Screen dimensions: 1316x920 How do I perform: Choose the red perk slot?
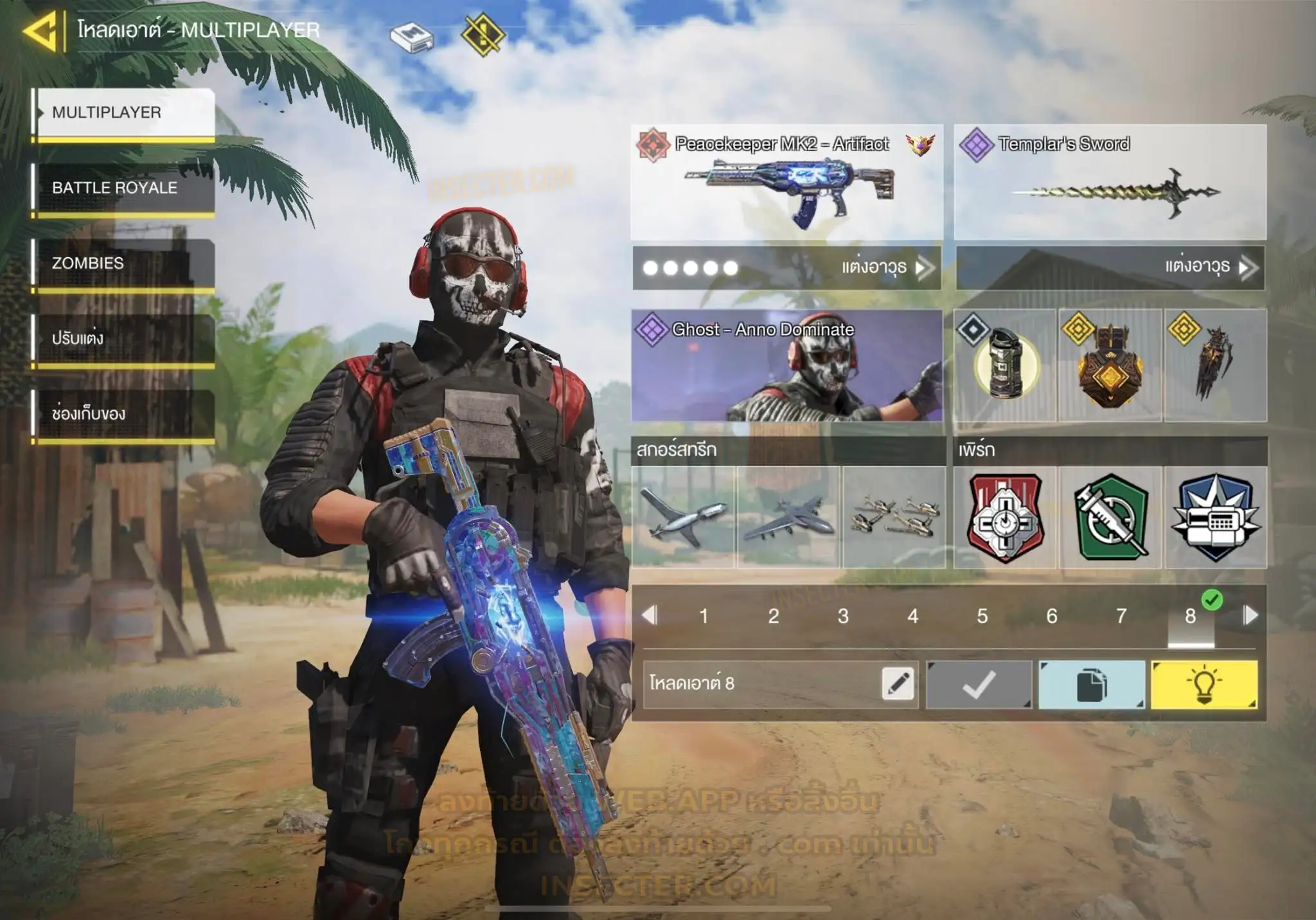click(1005, 517)
